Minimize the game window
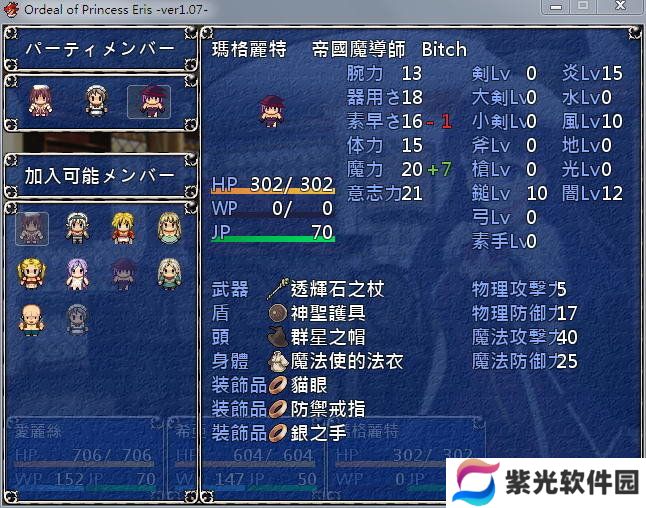646x508 pixels. (558, 8)
